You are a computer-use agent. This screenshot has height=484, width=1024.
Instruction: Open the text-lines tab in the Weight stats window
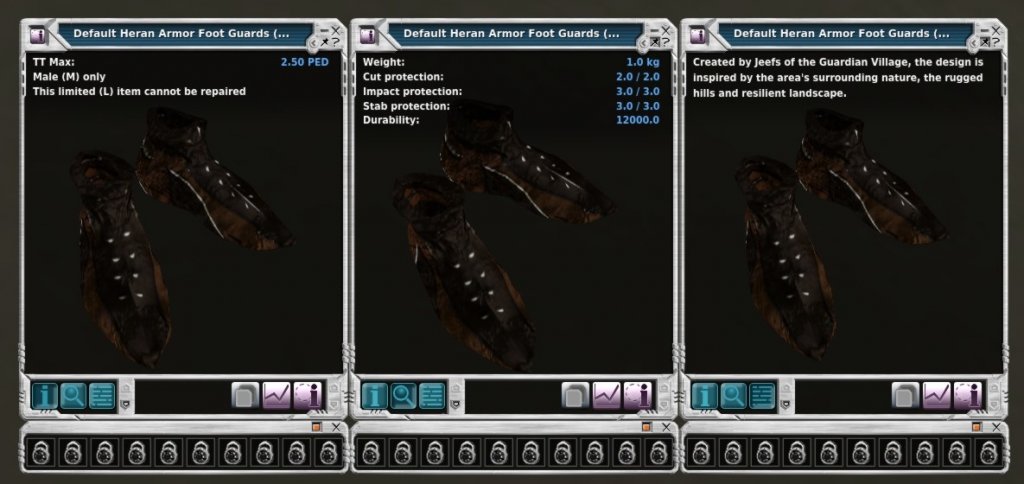point(432,395)
